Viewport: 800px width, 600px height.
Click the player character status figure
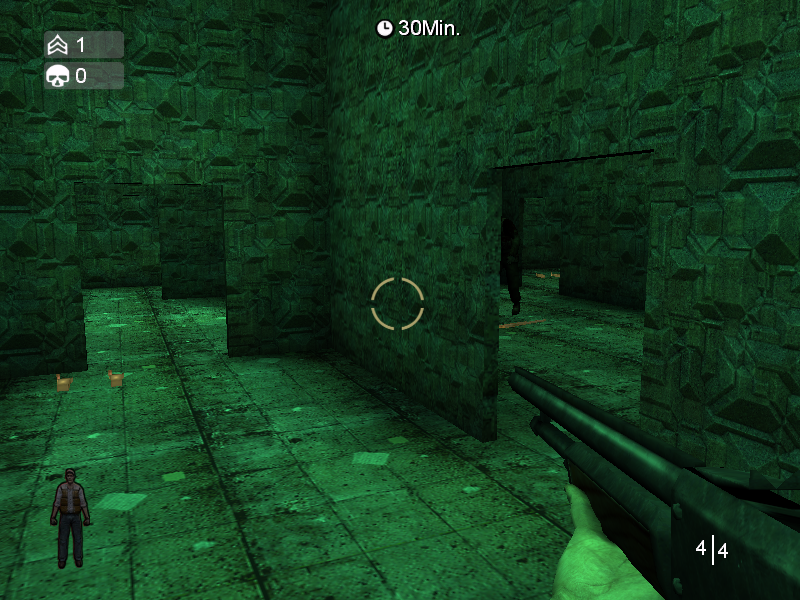(70, 517)
